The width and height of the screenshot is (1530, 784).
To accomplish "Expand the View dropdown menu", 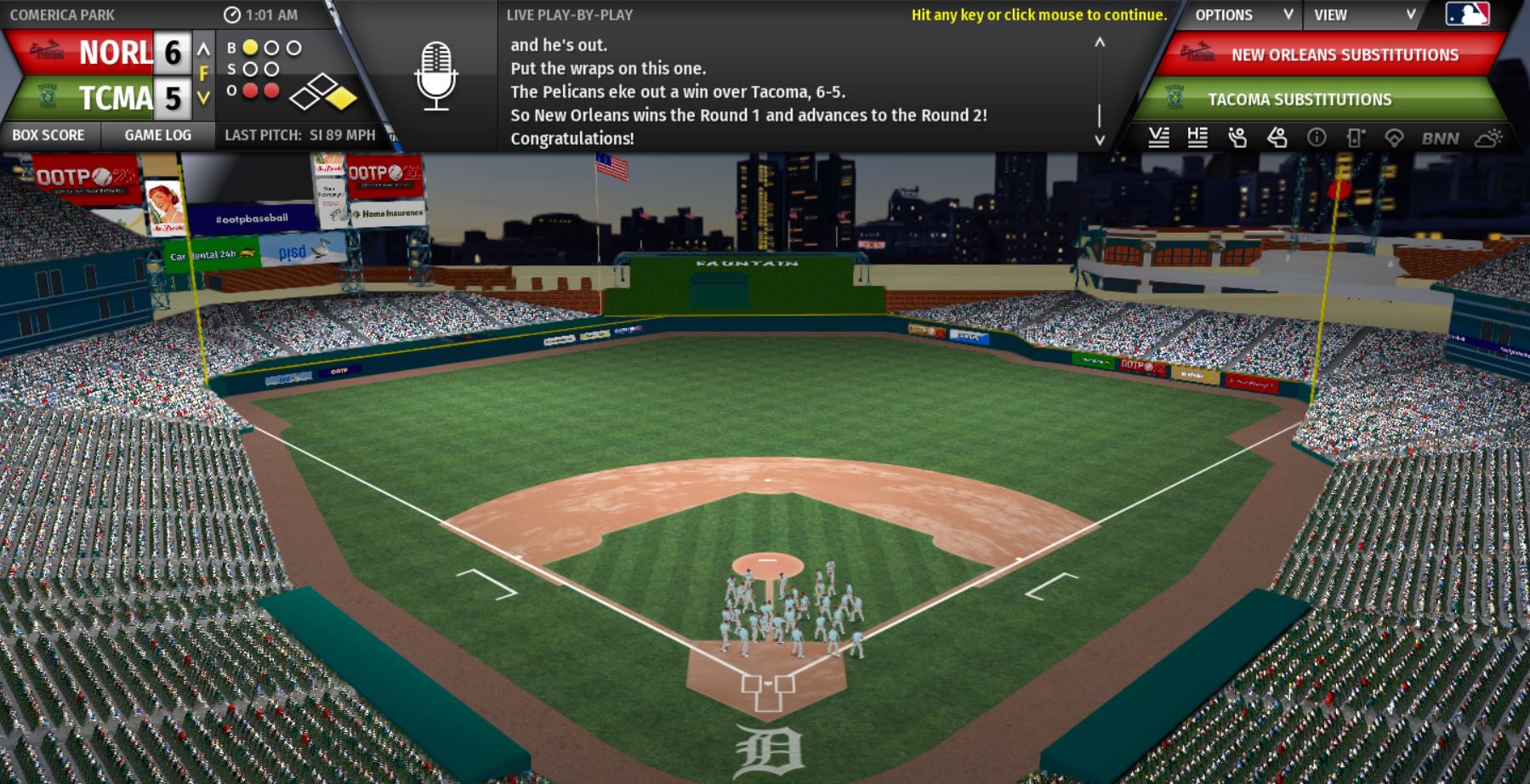I will pos(1363,15).
